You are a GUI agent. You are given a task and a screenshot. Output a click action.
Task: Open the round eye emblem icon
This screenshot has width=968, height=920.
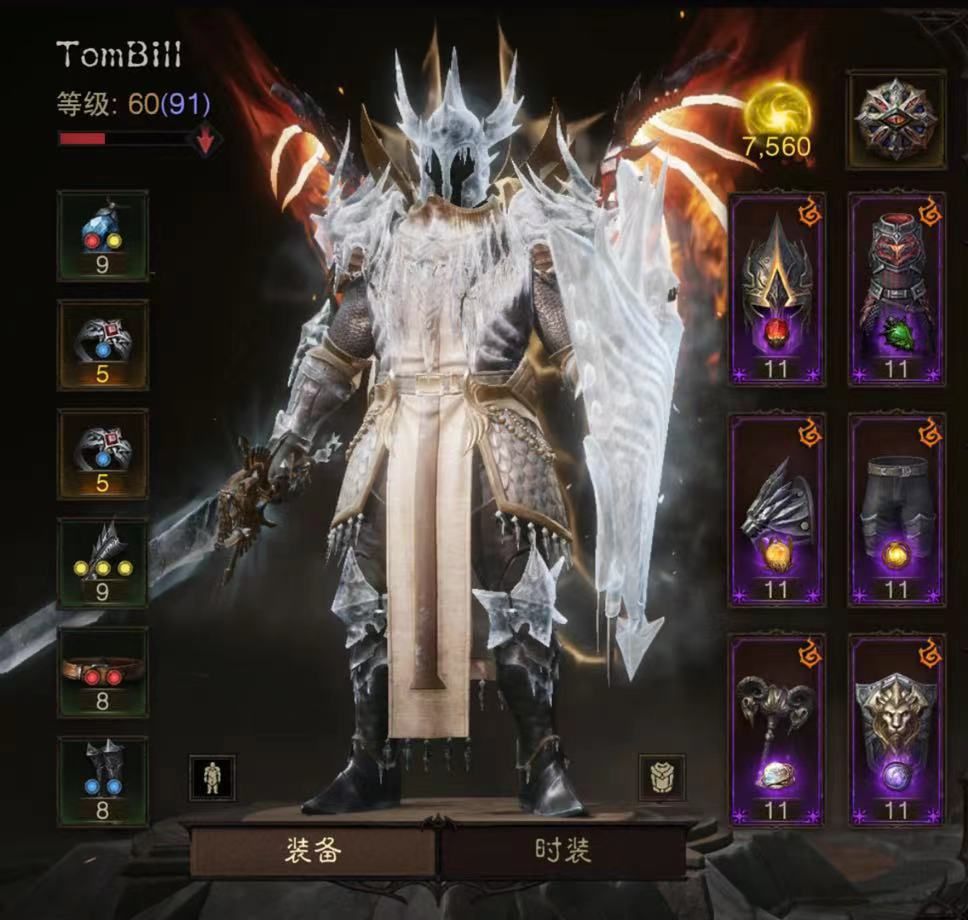[896, 119]
